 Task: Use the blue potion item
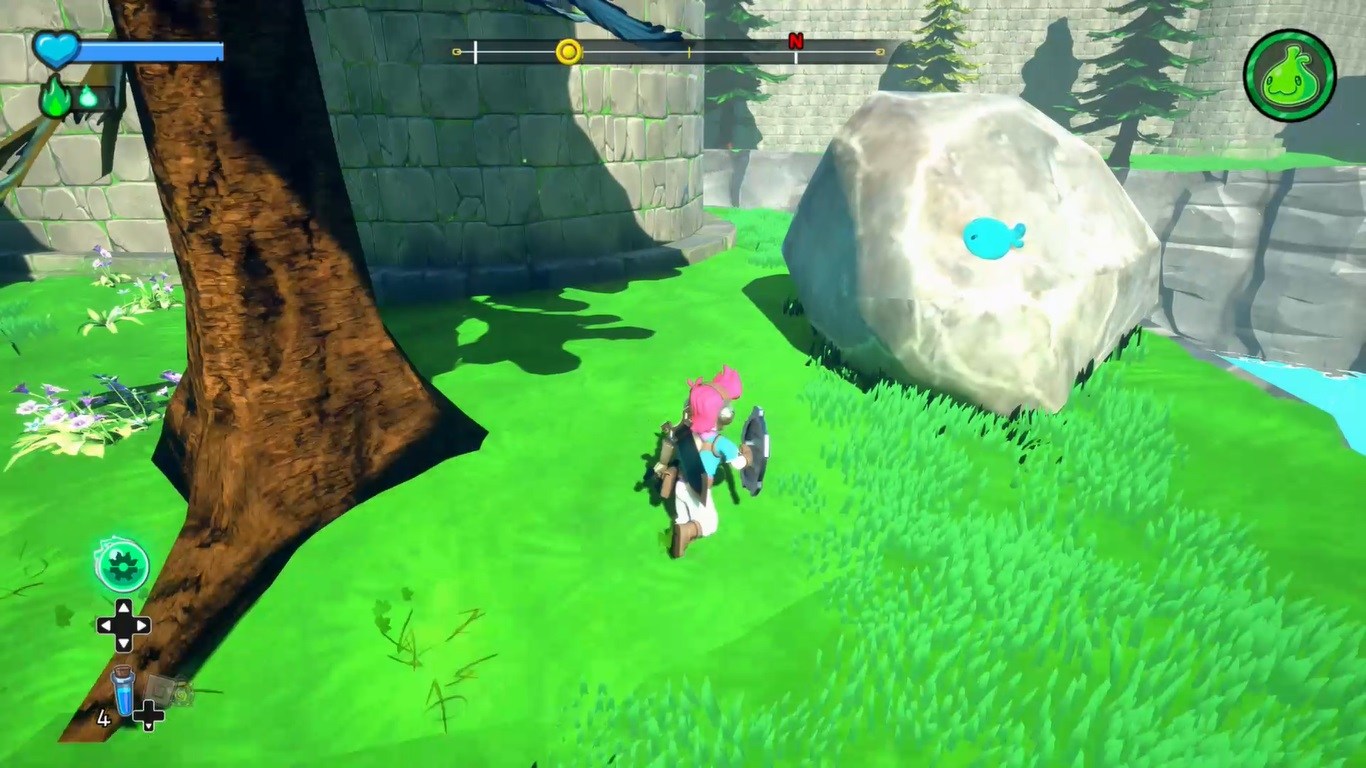(123, 691)
